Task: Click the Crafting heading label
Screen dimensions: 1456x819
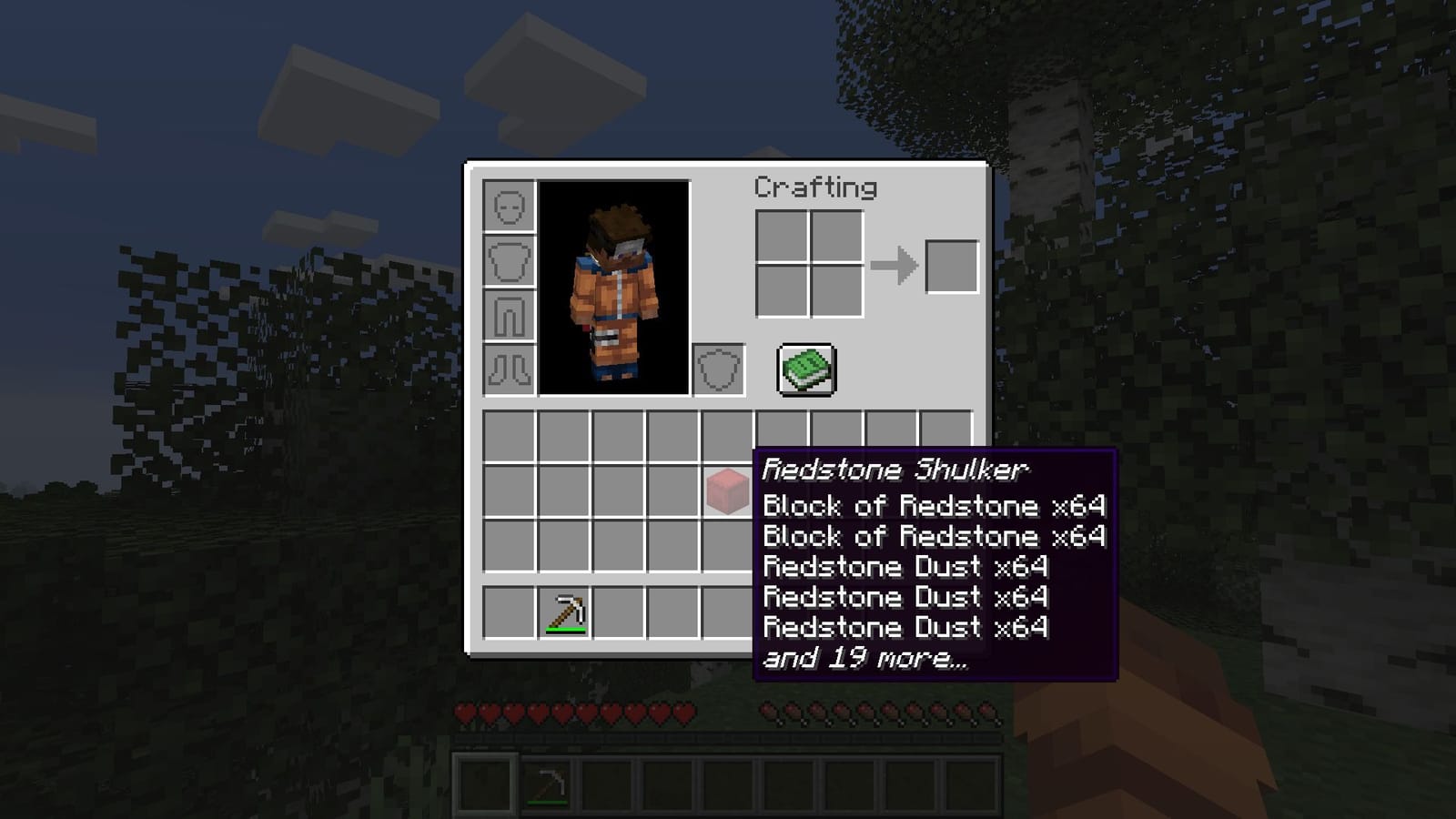Action: pyautogui.click(x=814, y=188)
